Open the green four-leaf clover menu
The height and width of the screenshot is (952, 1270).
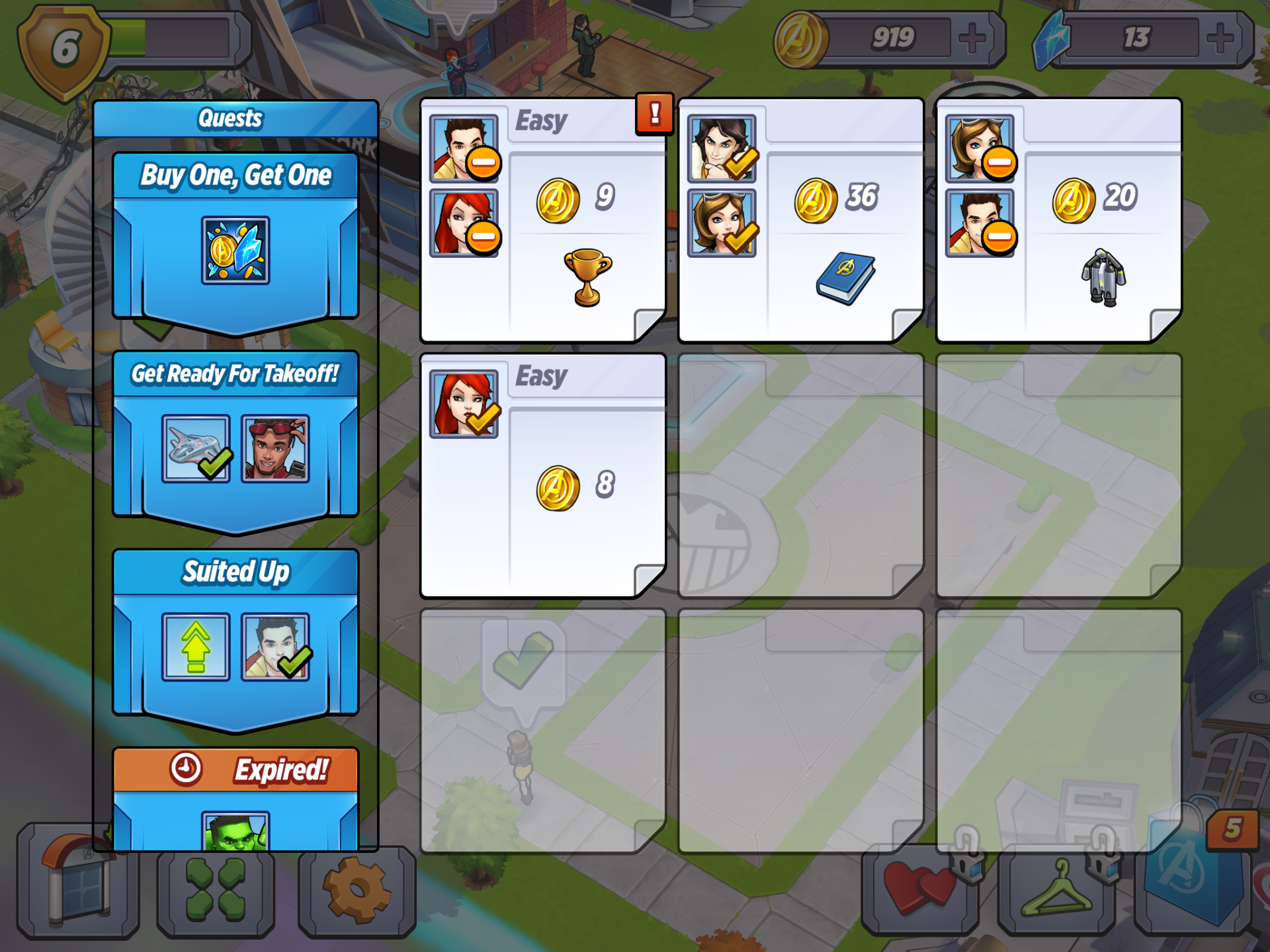coord(215,891)
